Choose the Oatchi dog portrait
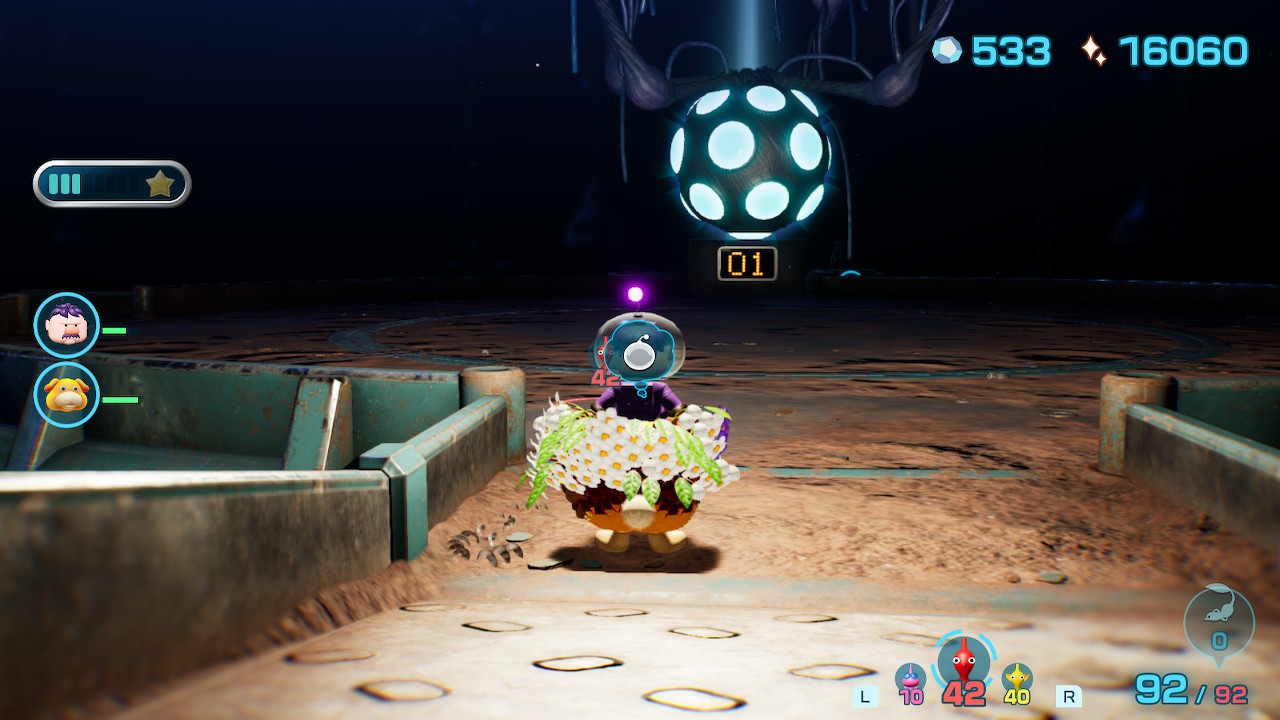 click(x=67, y=394)
